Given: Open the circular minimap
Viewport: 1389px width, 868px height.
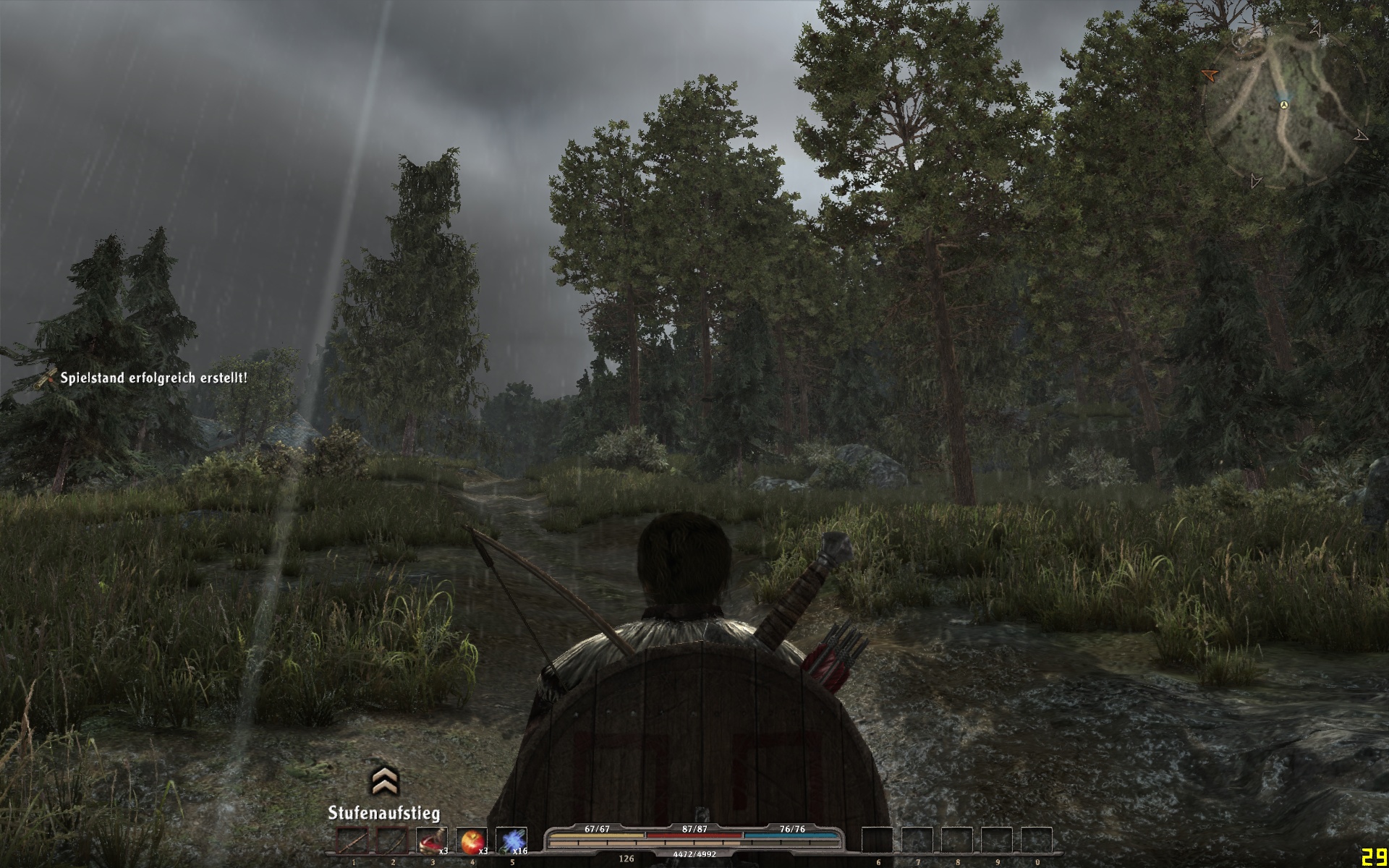Looking at the screenshot, I should pos(1285,106).
